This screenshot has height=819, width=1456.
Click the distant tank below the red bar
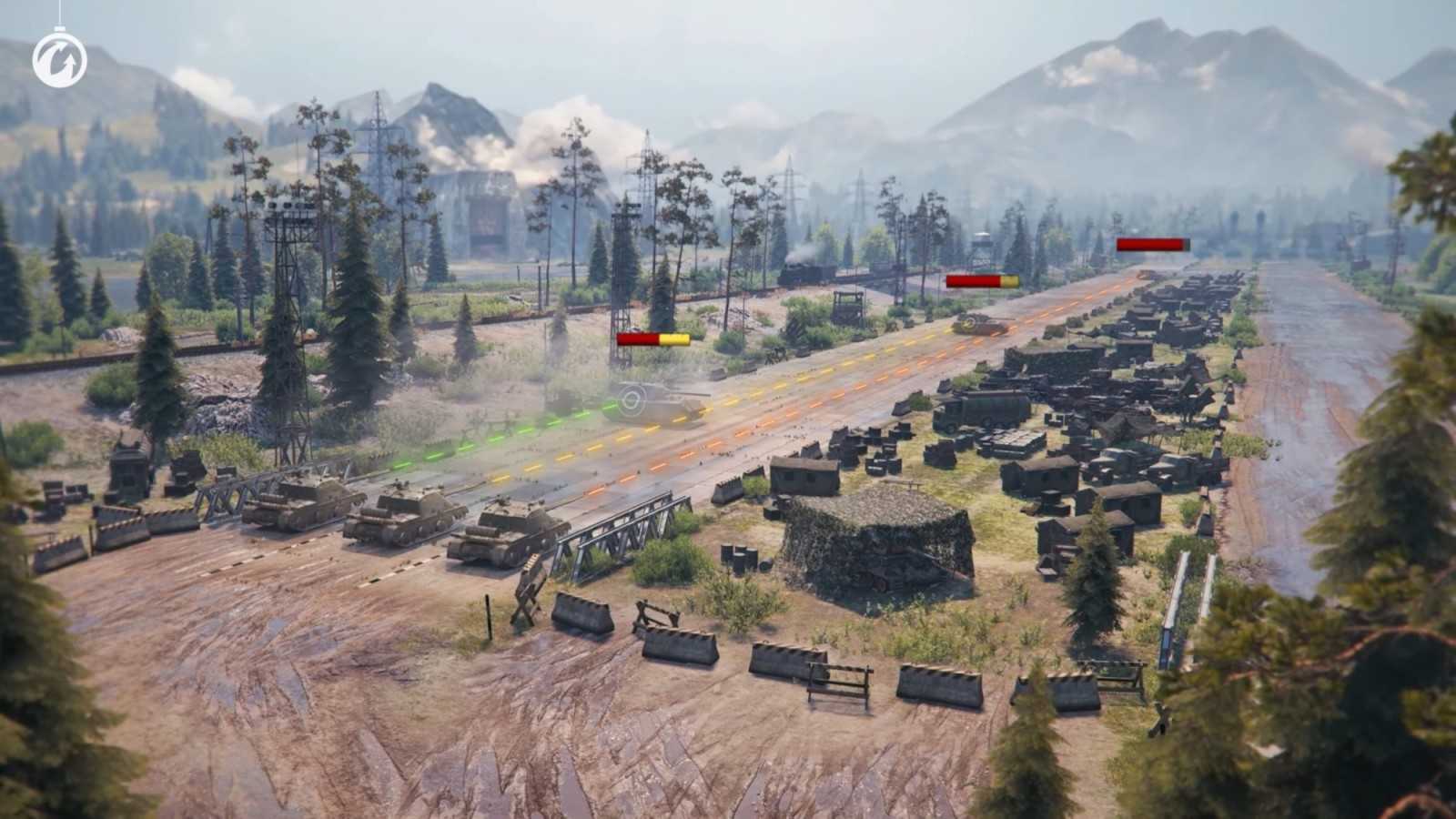pyautogui.click(x=1147, y=273)
